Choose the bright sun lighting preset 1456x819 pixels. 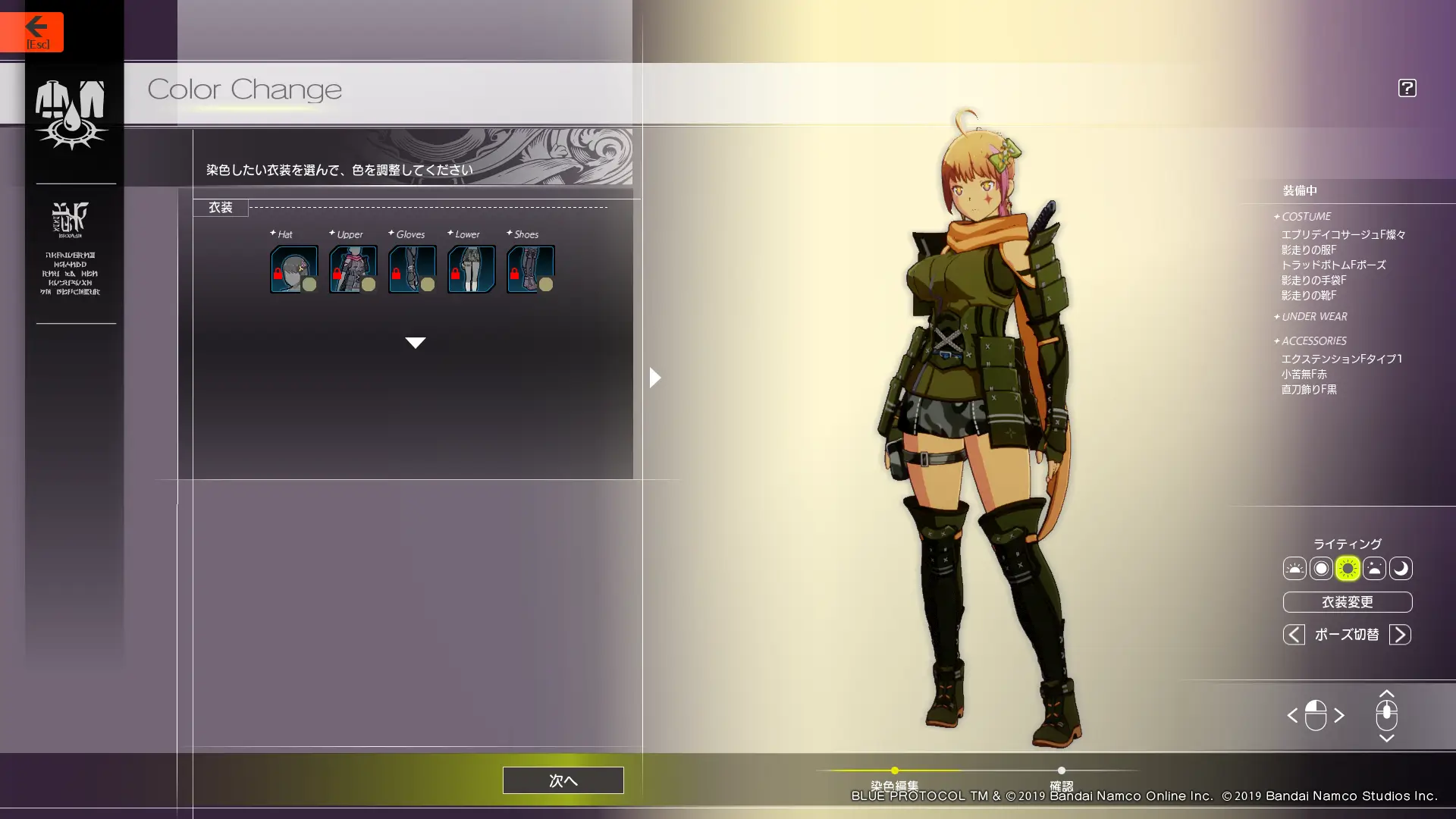coord(1348,569)
